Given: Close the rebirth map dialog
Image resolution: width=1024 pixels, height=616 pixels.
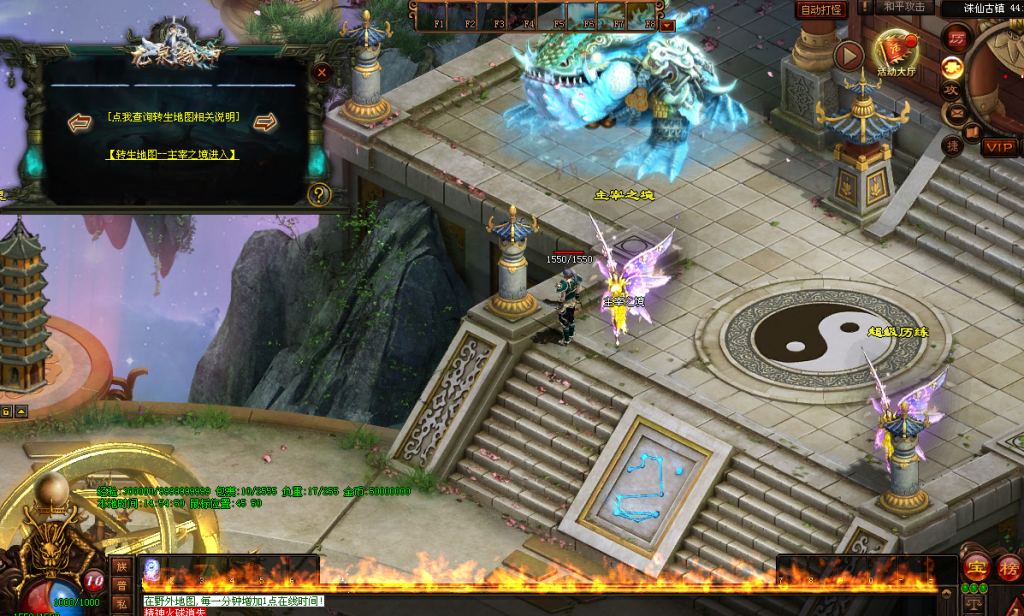Looking at the screenshot, I should pos(321,72).
